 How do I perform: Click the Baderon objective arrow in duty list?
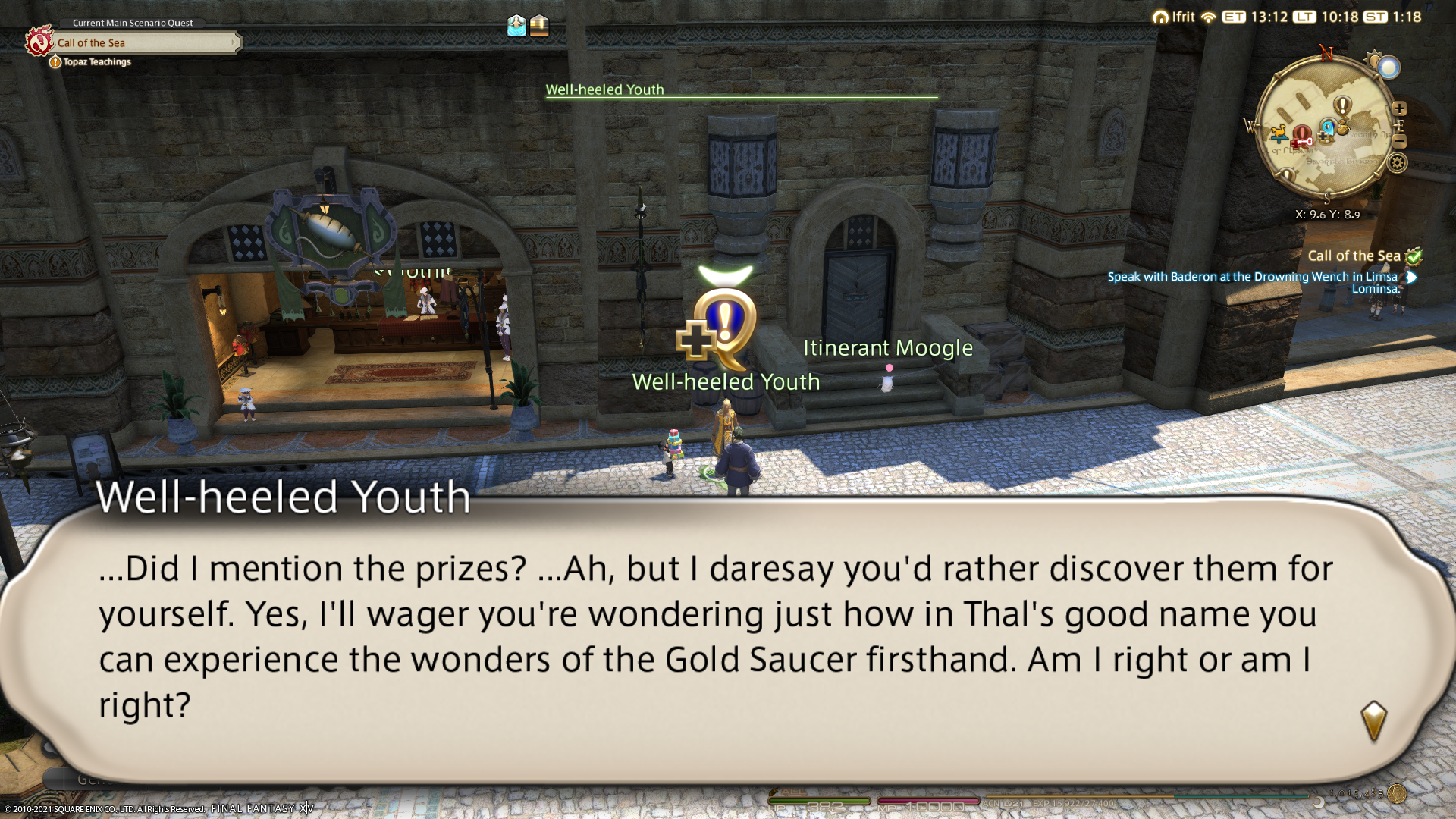tap(1411, 278)
